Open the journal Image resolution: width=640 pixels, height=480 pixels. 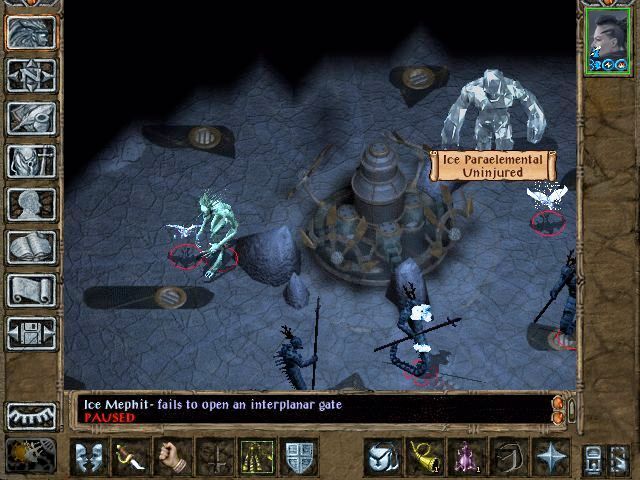[31, 117]
